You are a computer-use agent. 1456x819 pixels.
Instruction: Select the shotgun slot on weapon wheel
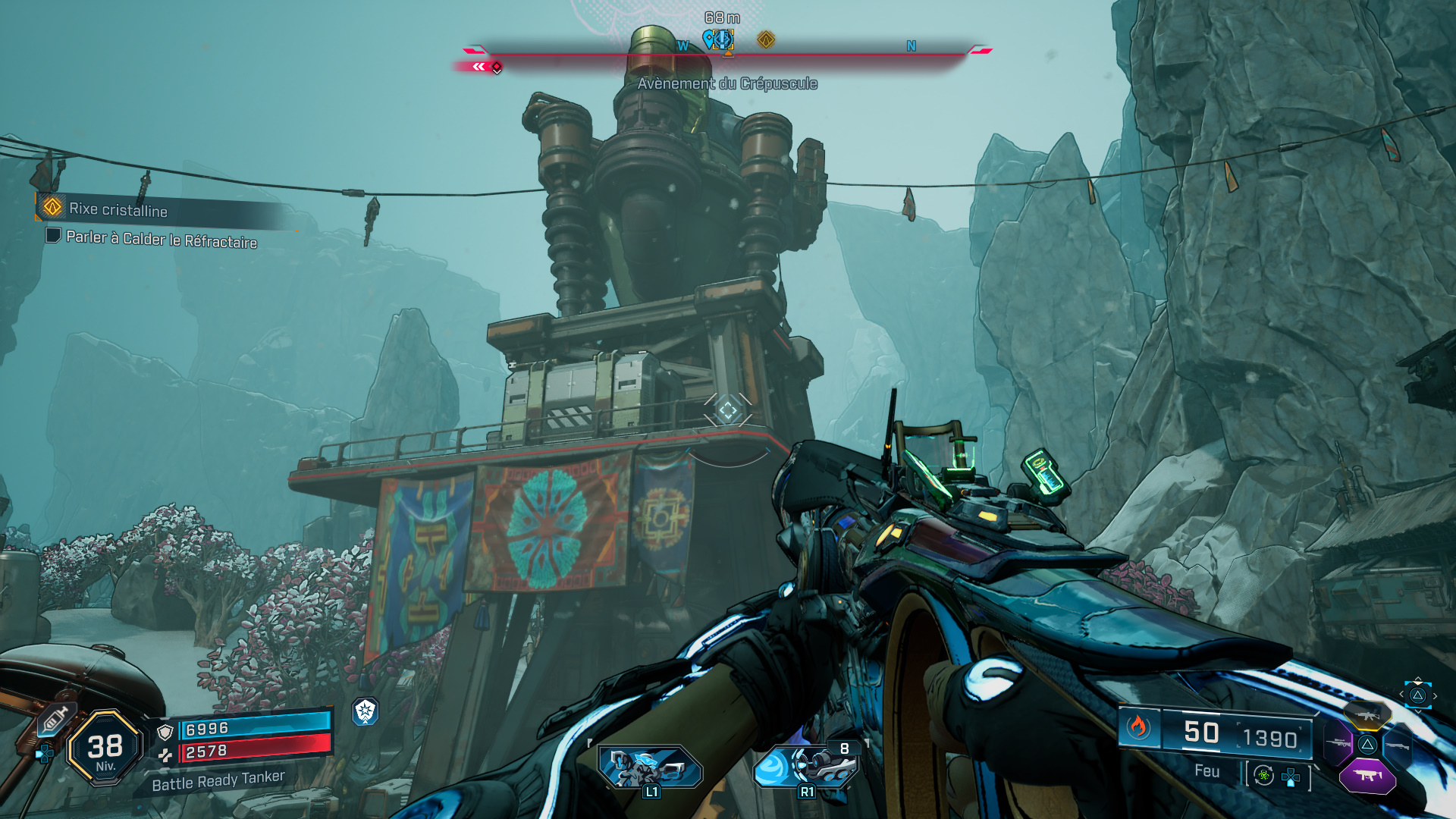(1398, 746)
